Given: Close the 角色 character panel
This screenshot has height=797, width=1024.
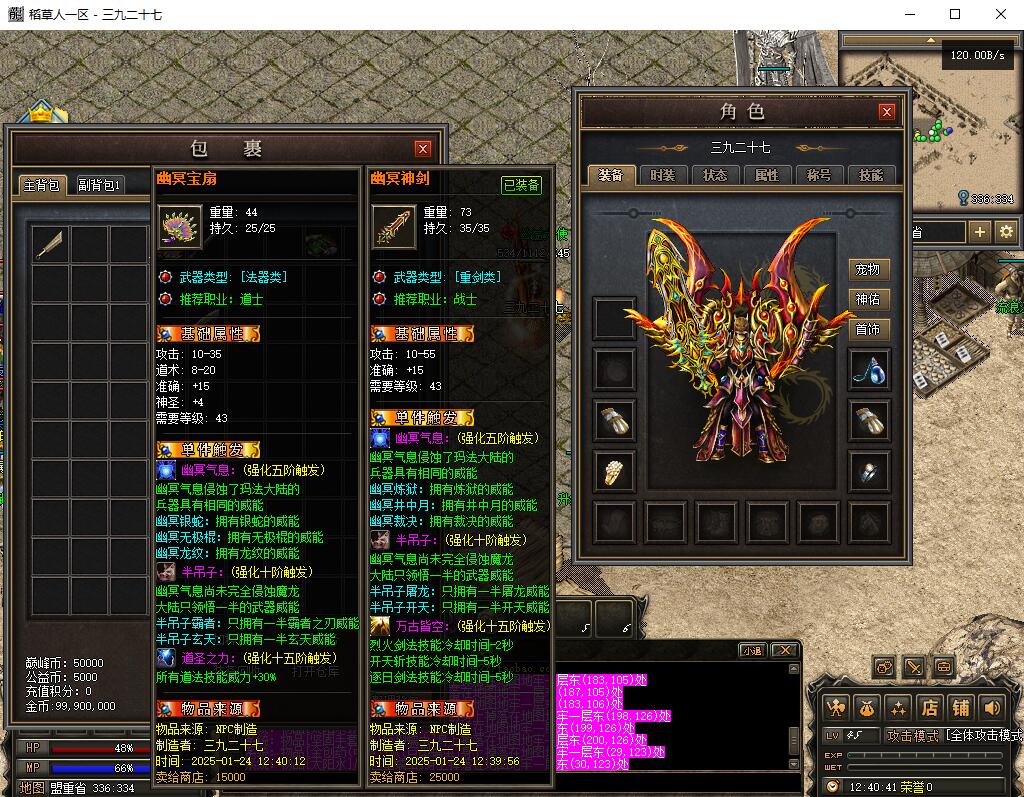Looking at the screenshot, I should pos(886,112).
